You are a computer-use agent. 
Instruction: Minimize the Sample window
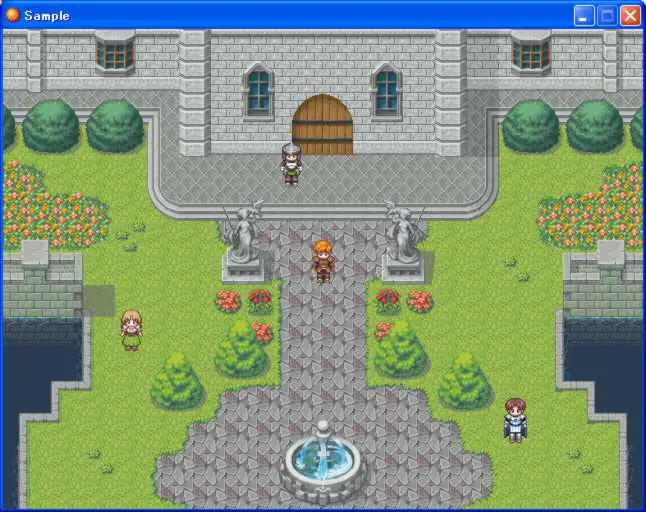(584, 15)
